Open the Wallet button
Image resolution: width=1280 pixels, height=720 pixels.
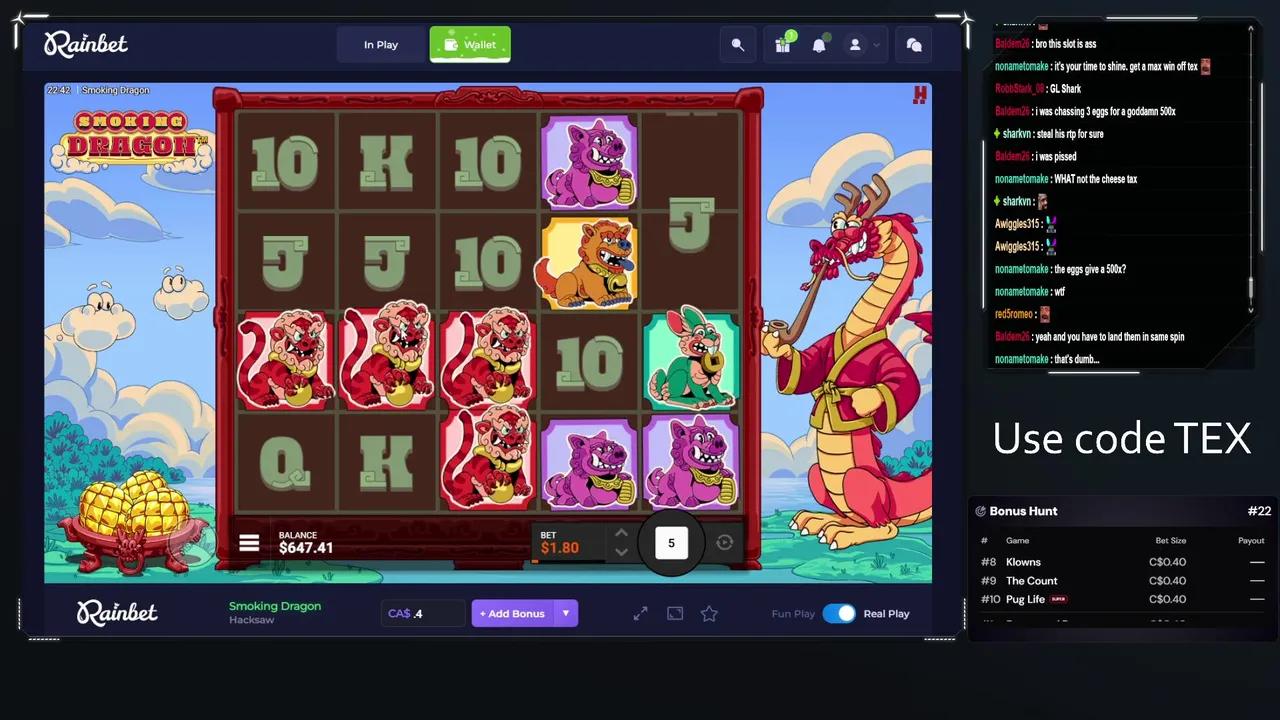[470, 44]
